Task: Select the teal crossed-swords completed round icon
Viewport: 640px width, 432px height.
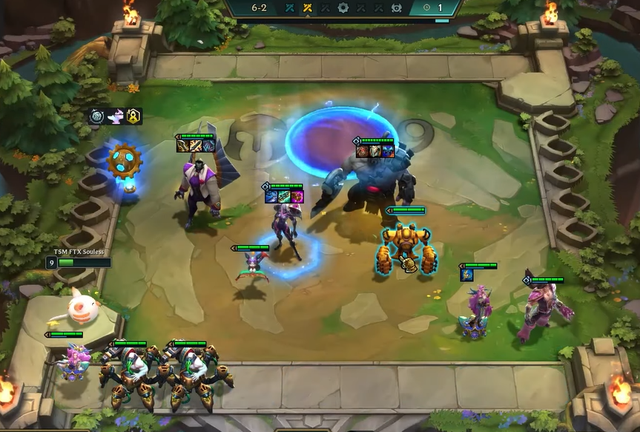Action: click(x=289, y=7)
